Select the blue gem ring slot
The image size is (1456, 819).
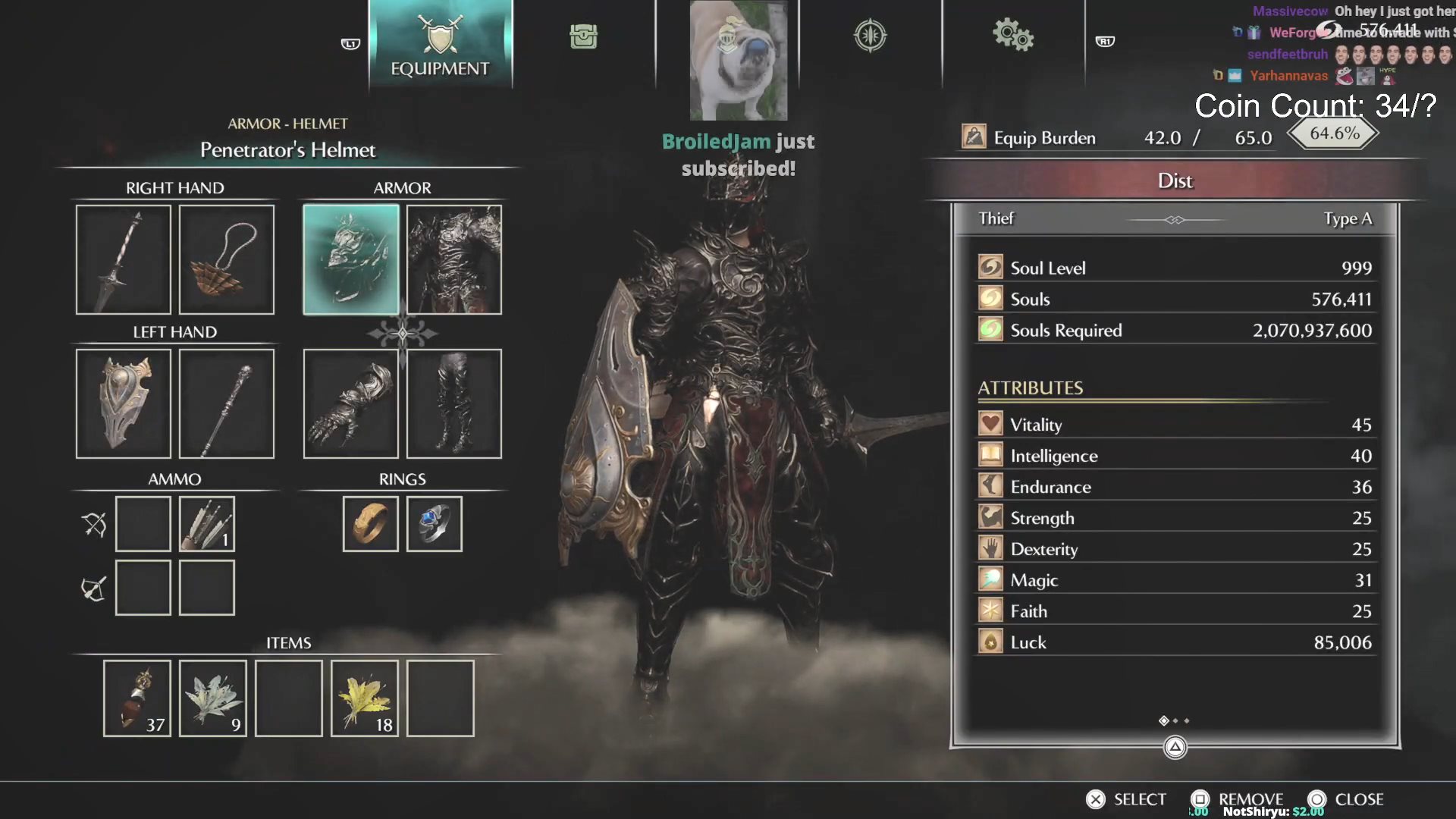tap(434, 524)
